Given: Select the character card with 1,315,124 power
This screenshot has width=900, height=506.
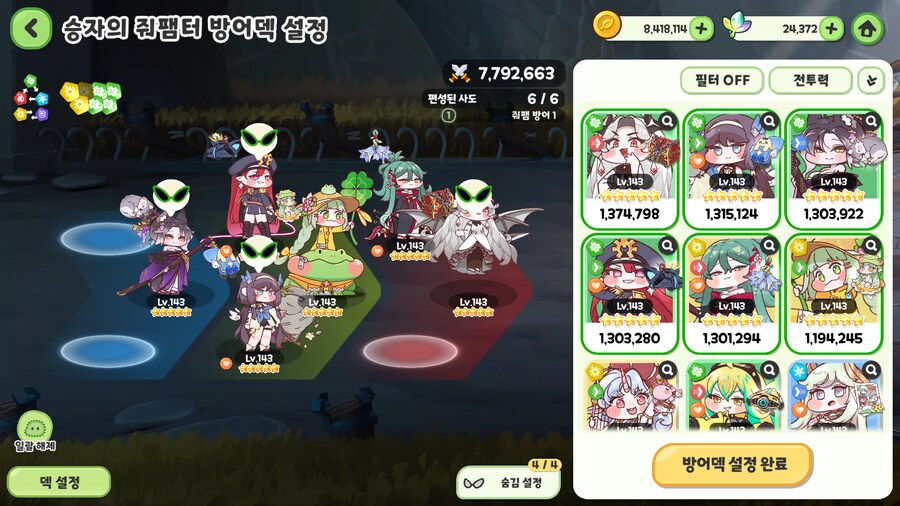Looking at the screenshot, I should pyautogui.click(x=733, y=166).
